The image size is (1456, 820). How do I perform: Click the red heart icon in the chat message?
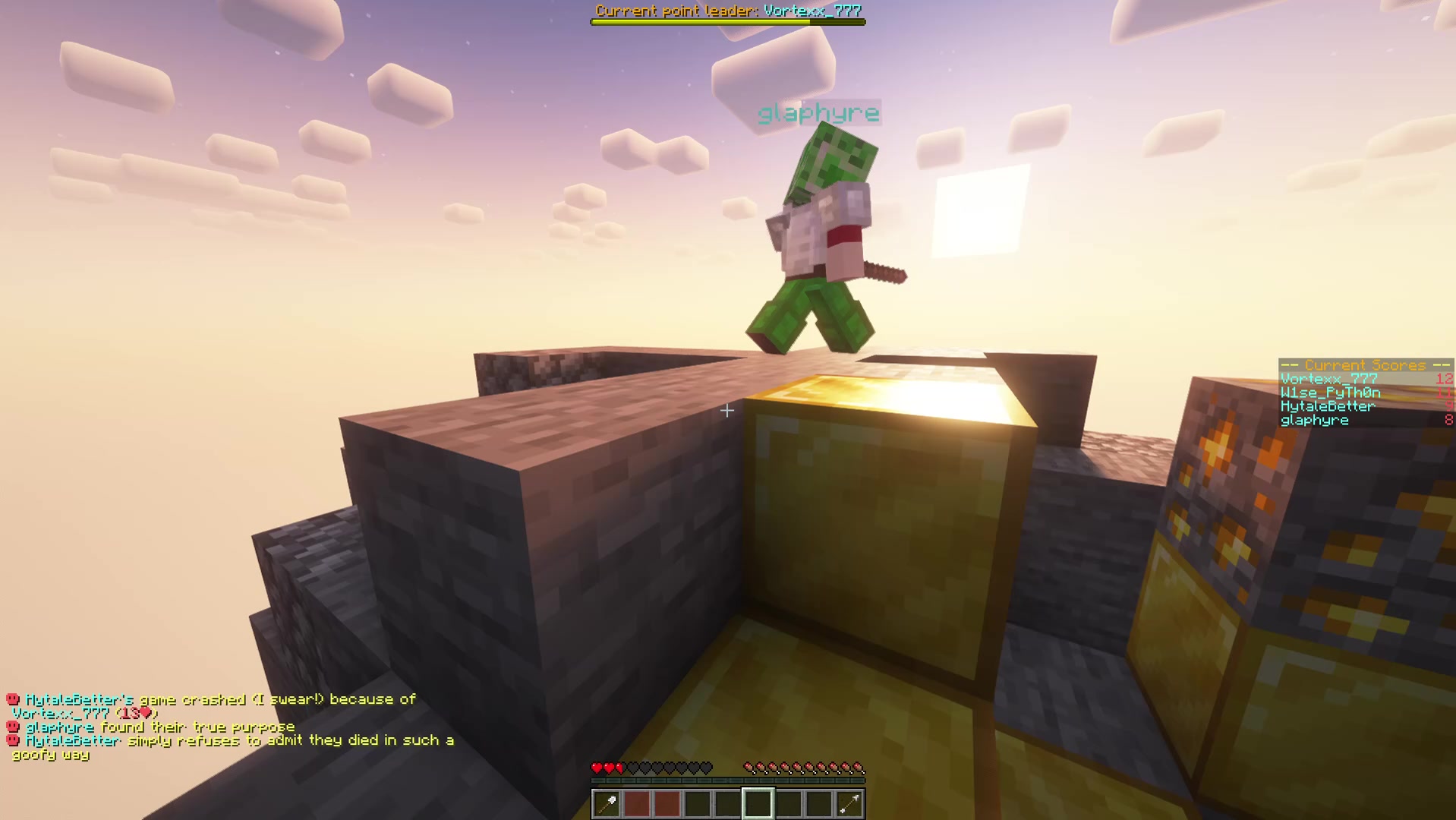click(x=144, y=712)
